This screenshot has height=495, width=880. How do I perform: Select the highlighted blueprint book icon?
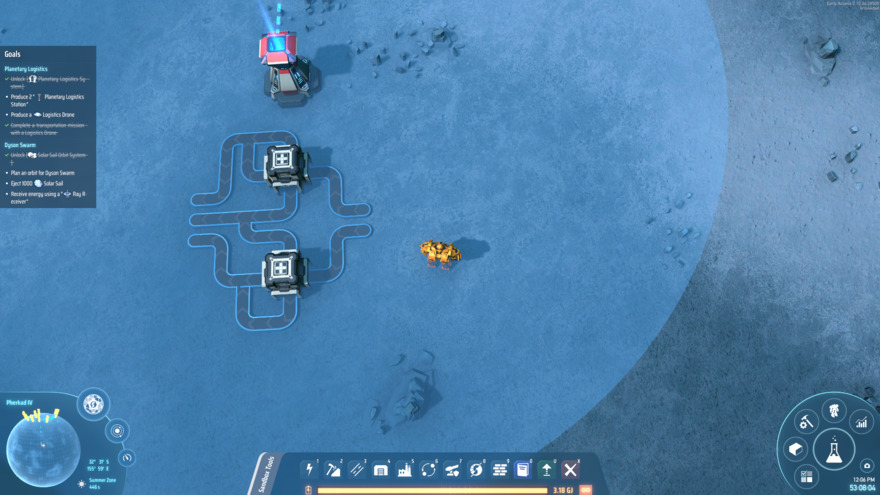(522, 469)
